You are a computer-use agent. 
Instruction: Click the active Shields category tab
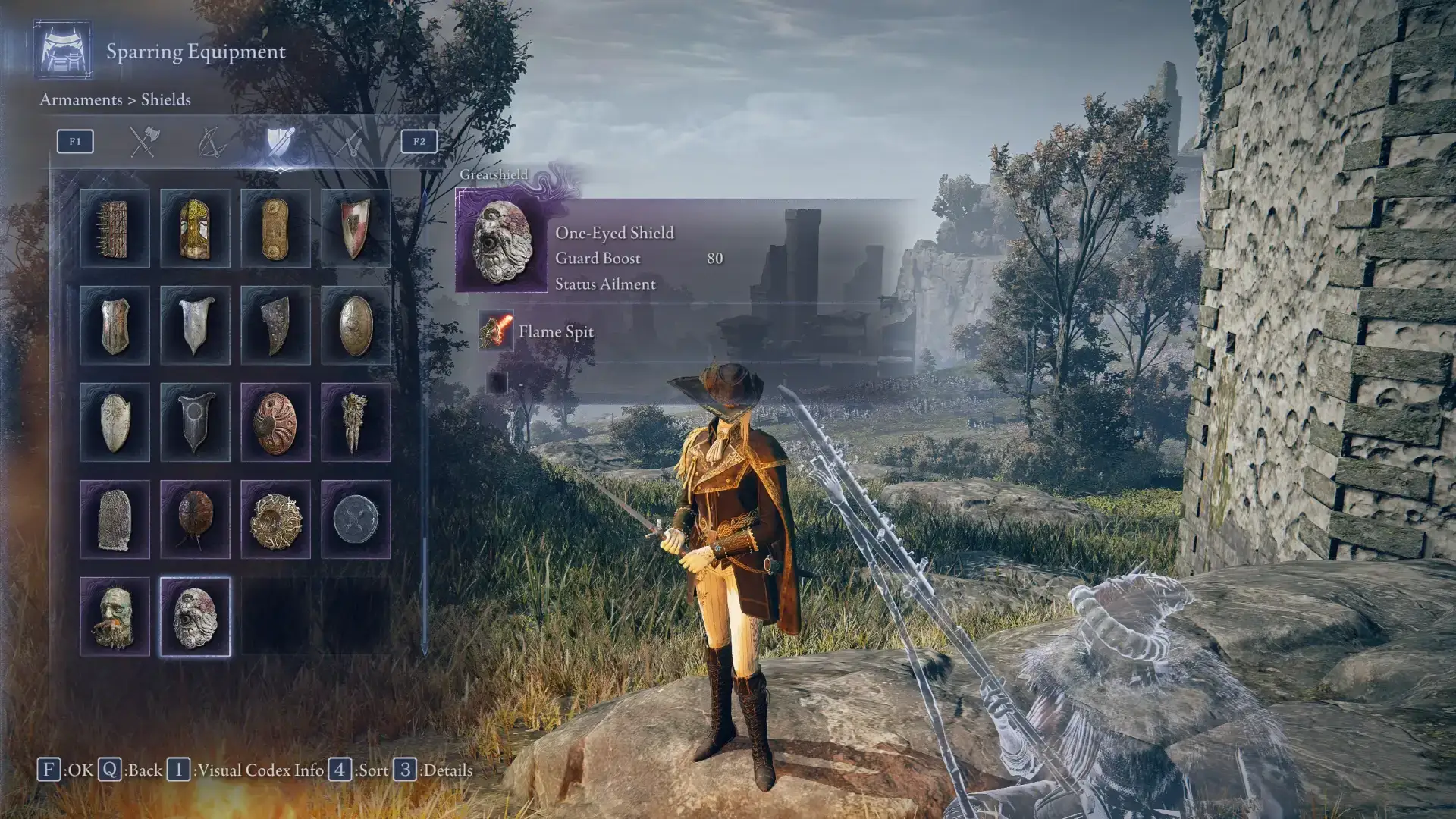[279, 142]
